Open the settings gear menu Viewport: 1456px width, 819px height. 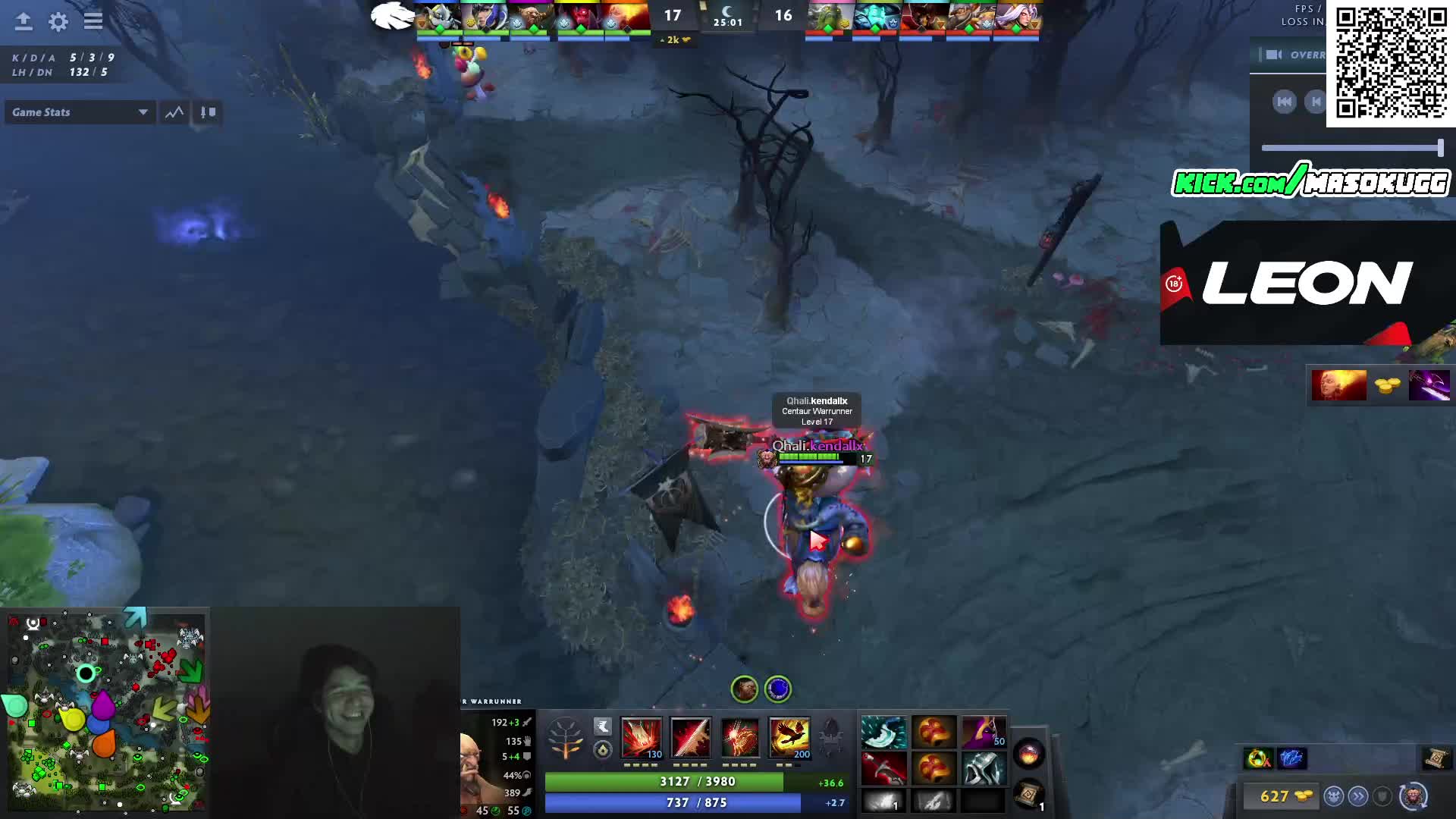click(58, 22)
